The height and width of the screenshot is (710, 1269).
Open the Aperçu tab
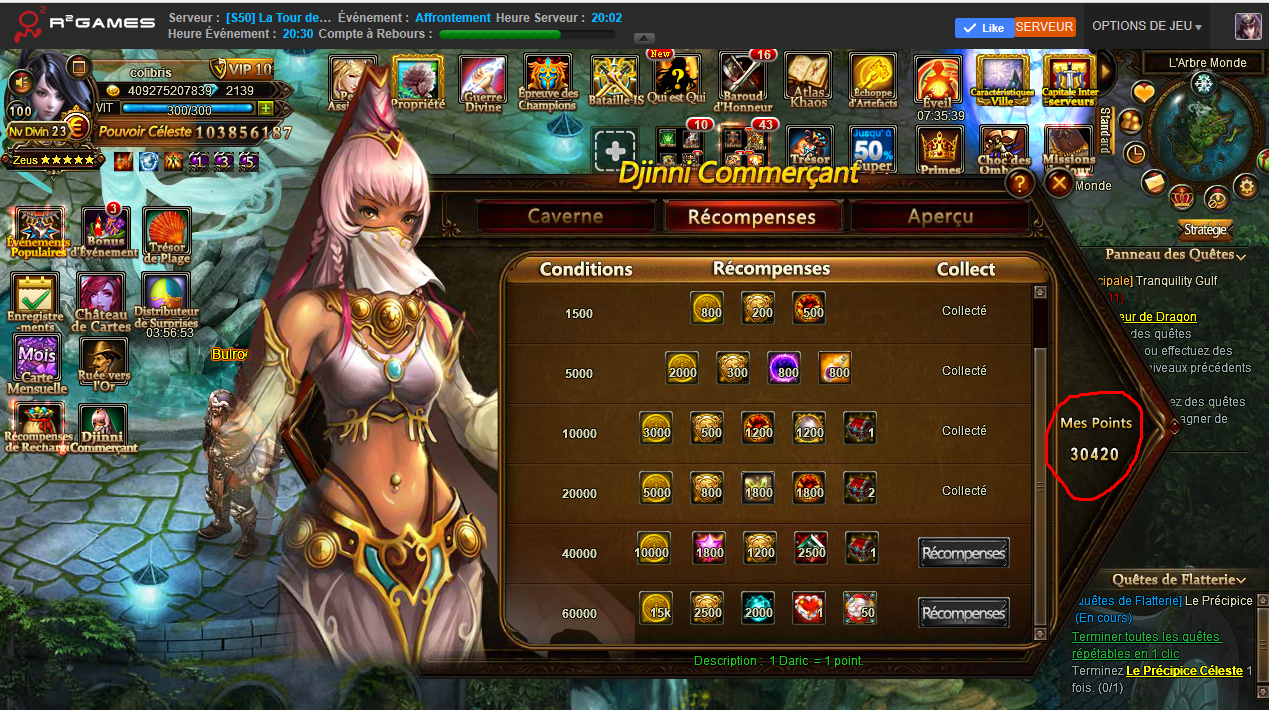tap(939, 216)
